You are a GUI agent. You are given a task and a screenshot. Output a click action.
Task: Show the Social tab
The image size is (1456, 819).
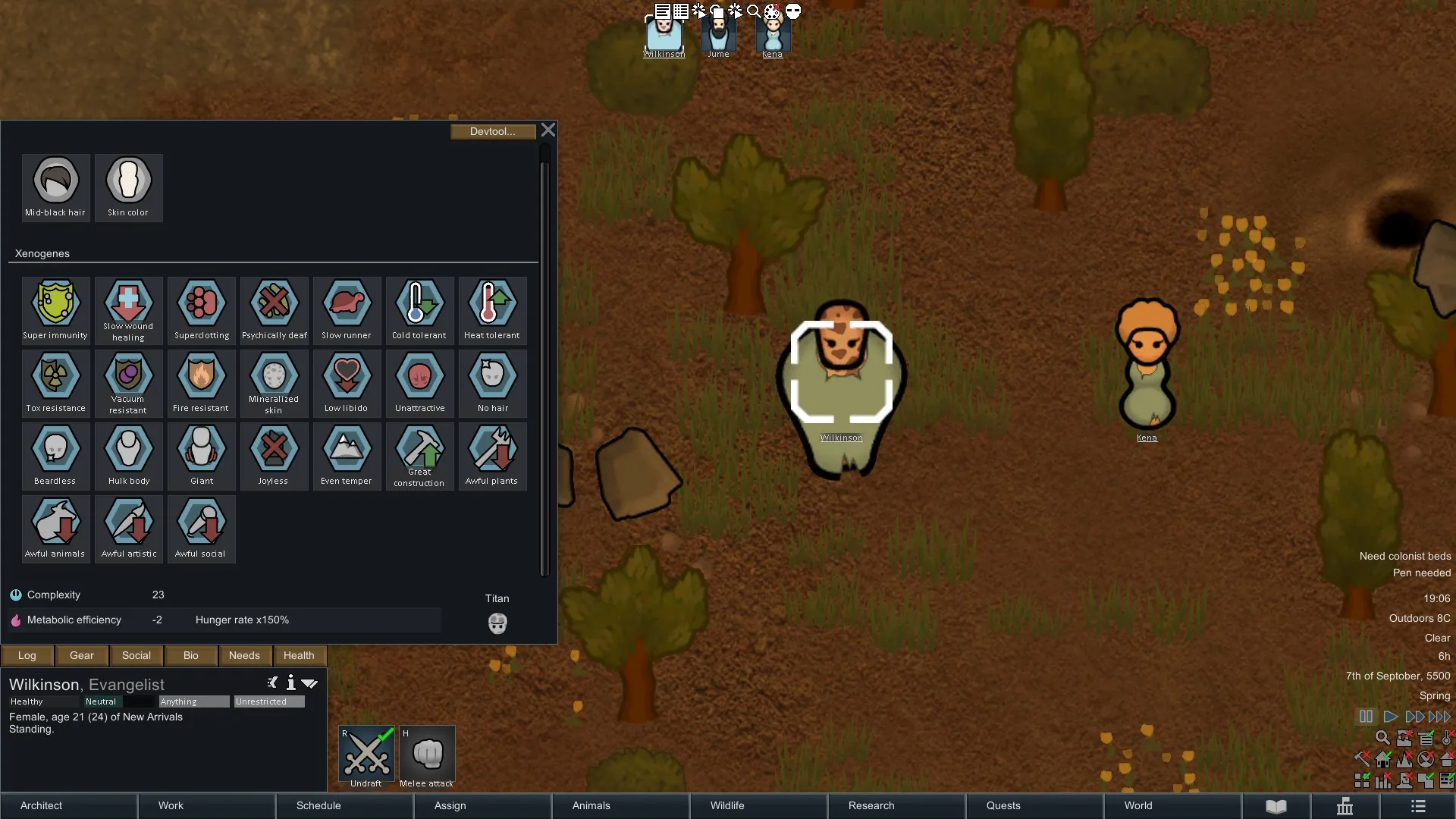coord(136,655)
